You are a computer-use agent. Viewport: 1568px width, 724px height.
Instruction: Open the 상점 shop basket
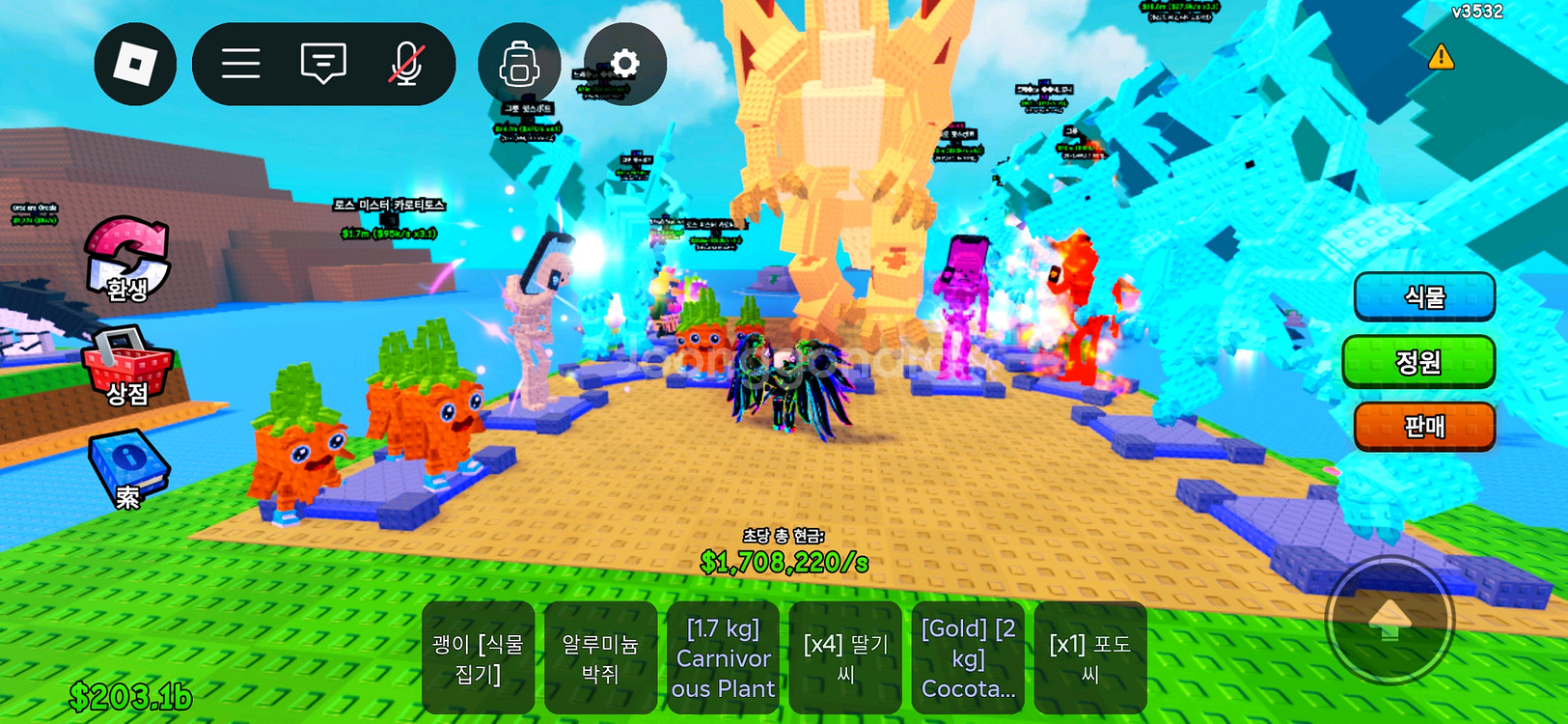click(127, 367)
